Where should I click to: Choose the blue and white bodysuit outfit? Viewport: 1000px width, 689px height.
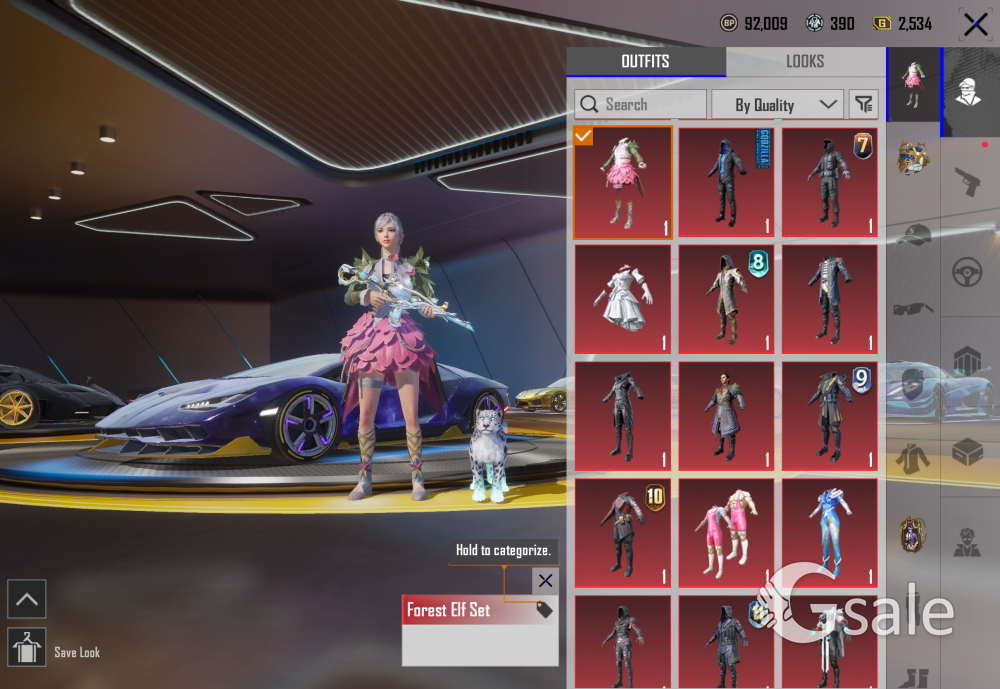point(829,533)
